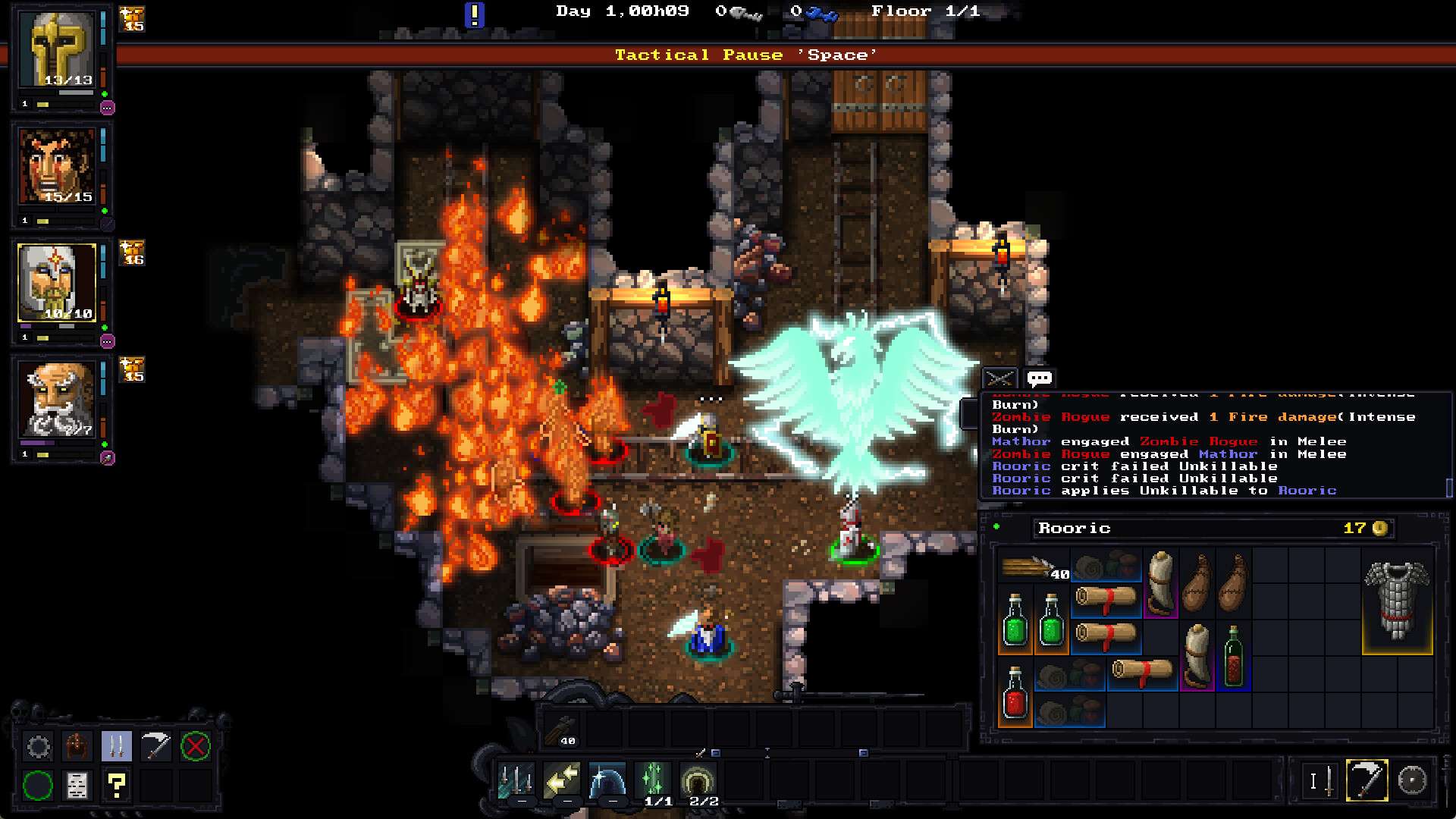Image resolution: width=1456 pixels, height=819 pixels.
Task: Select the dark wine bottle item
Action: (x=1233, y=657)
